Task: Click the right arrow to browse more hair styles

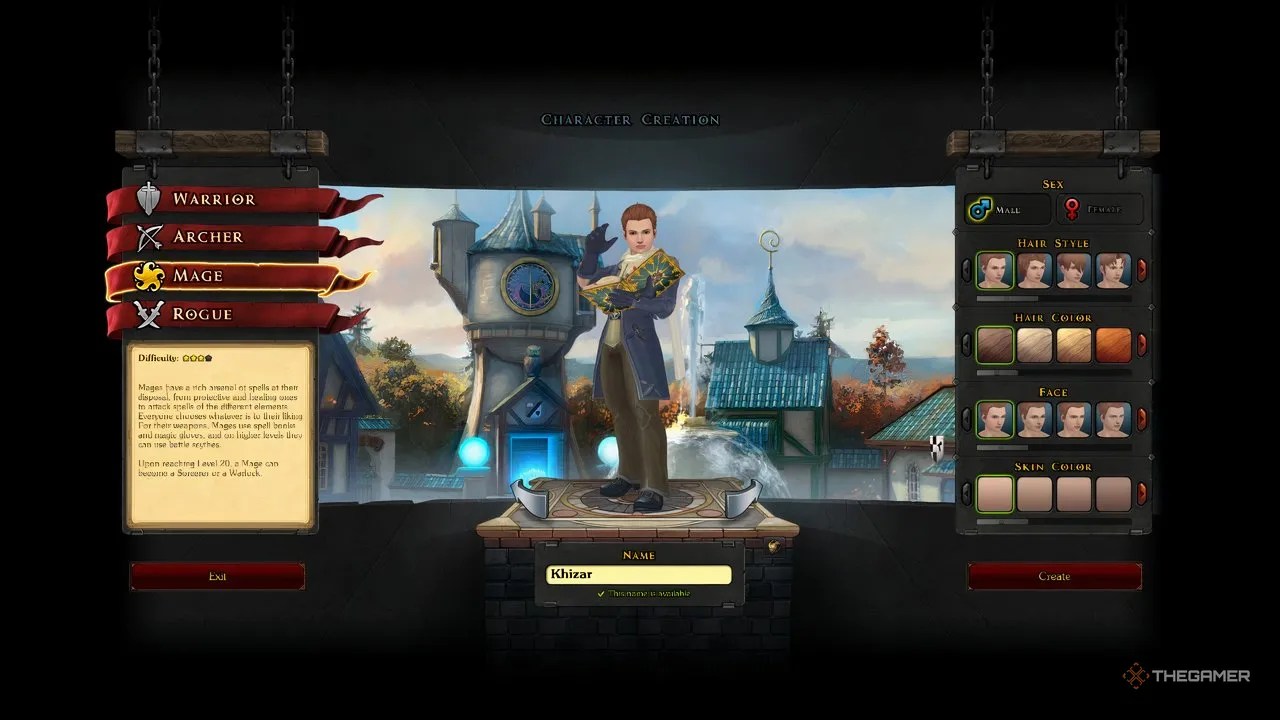Action: pos(1141,268)
